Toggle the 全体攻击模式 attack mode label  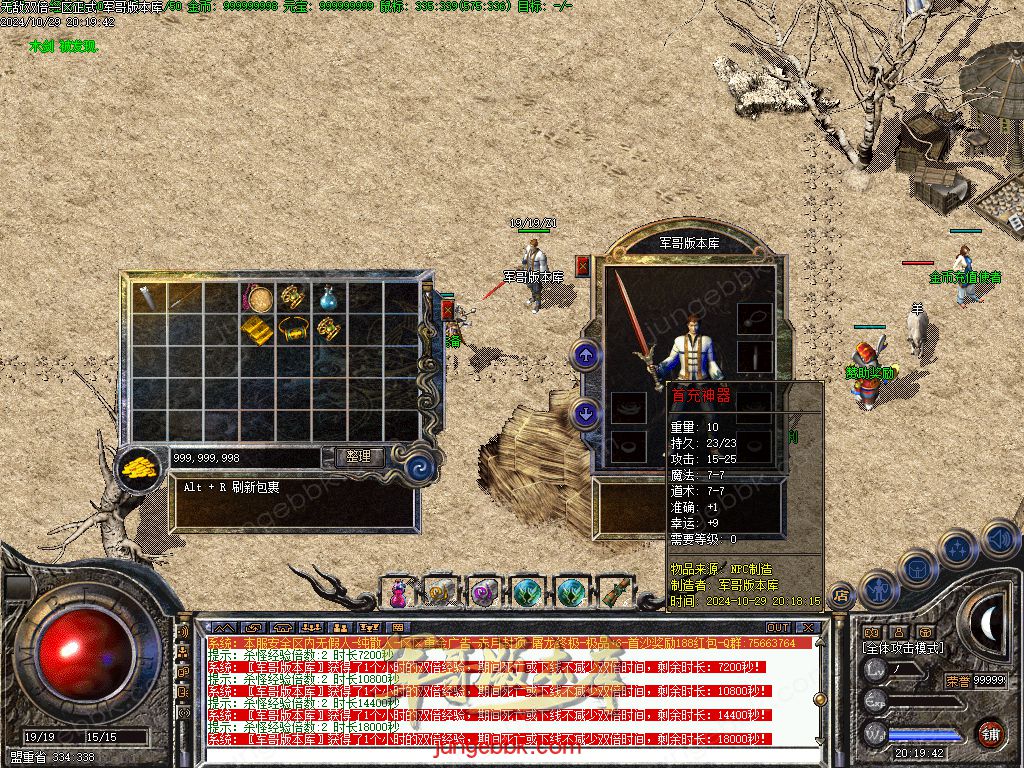(x=903, y=648)
